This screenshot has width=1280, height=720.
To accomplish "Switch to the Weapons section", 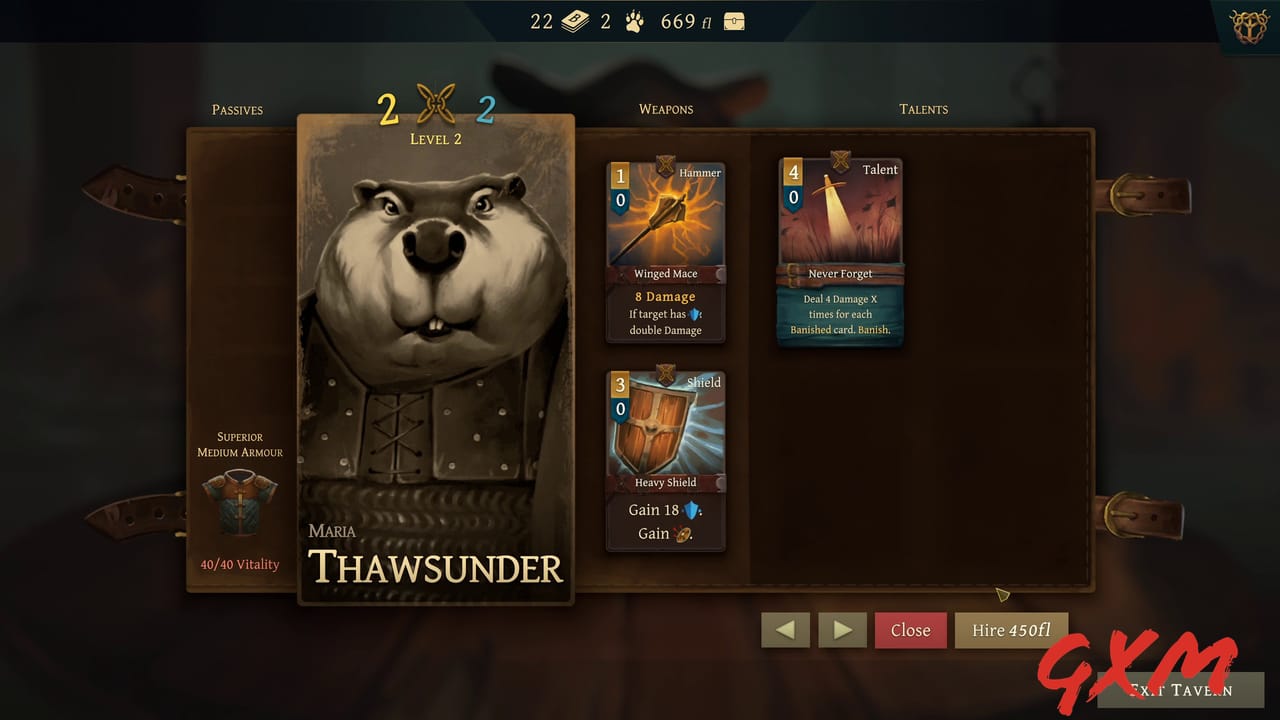I will click(x=665, y=110).
